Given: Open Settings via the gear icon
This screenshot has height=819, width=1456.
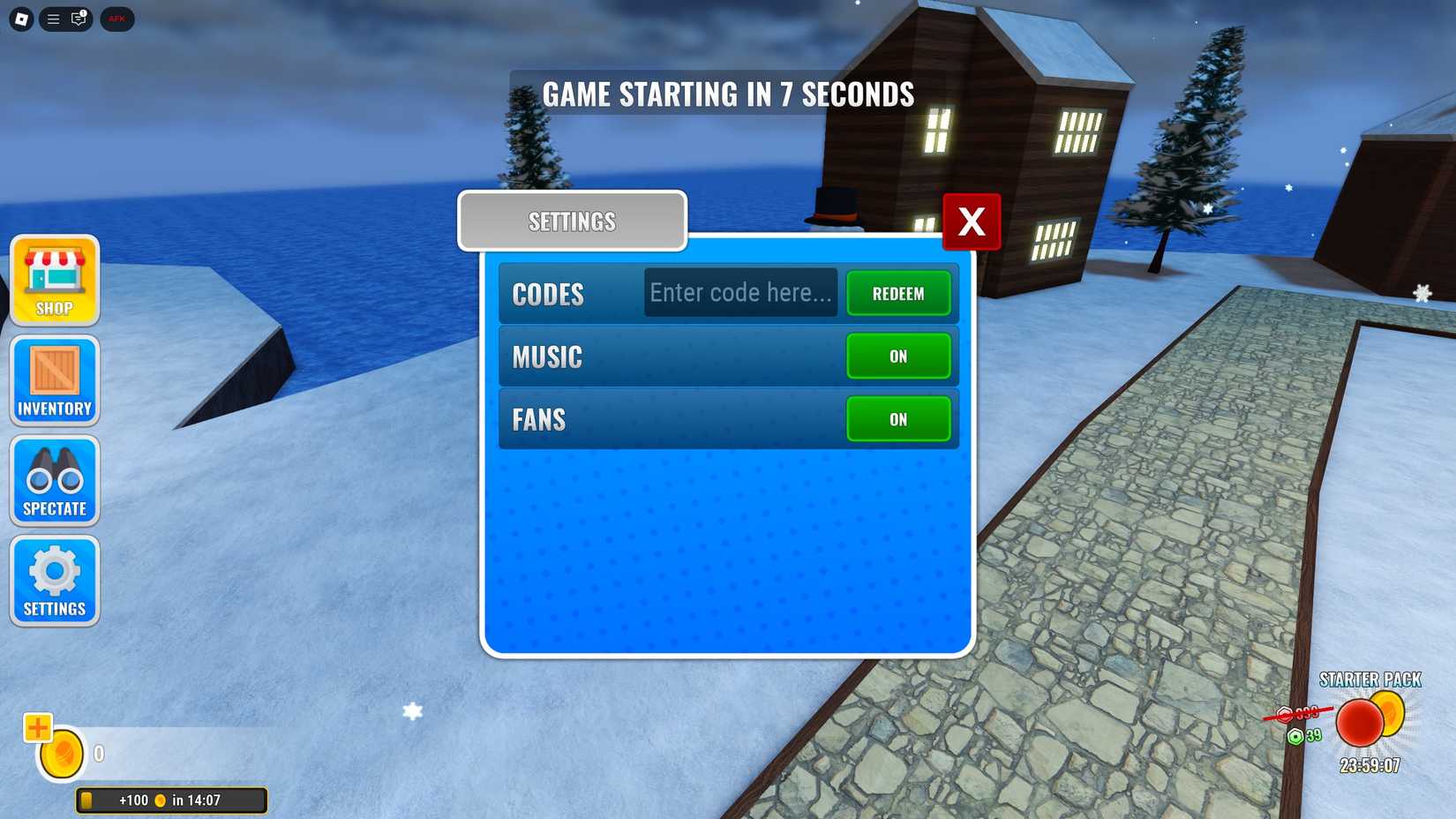Looking at the screenshot, I should click(55, 579).
